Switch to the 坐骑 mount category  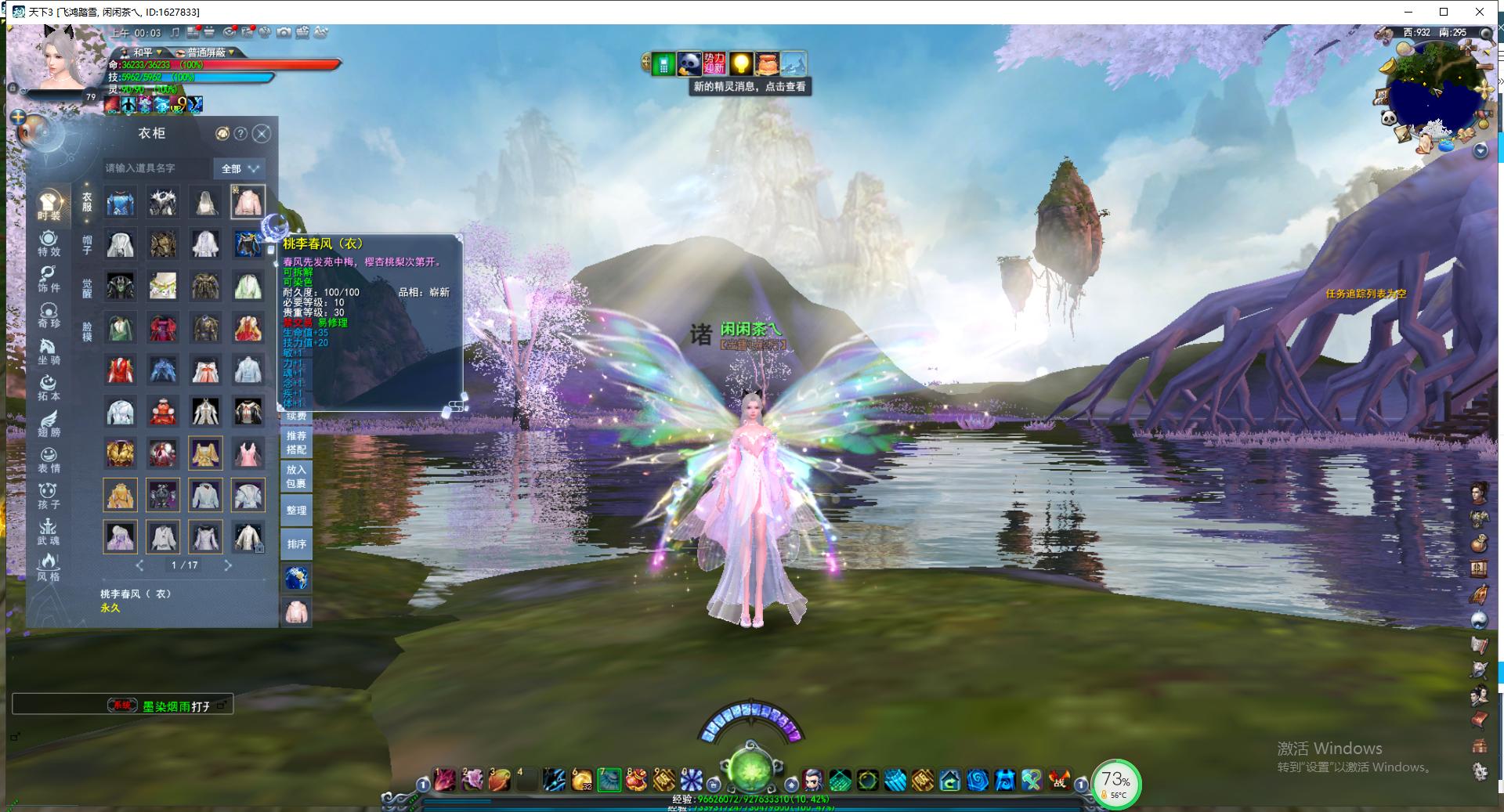49,352
